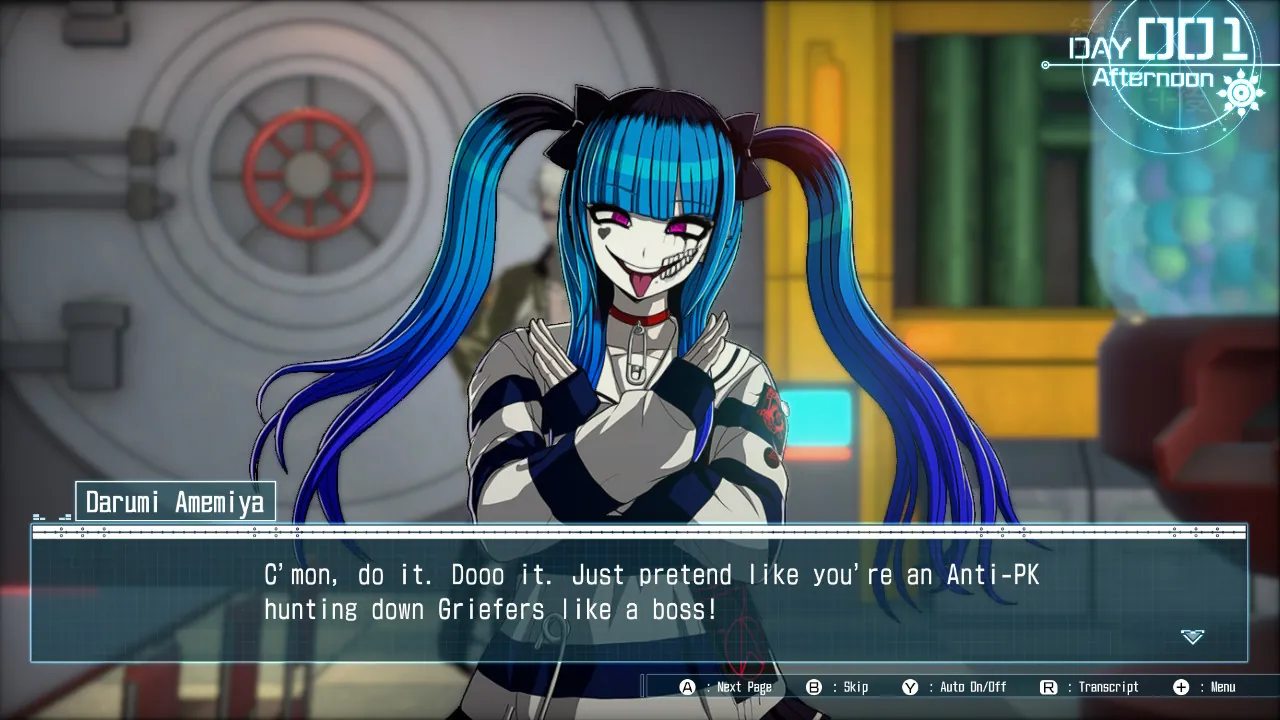Advance to the Next Page of text
The image size is (1280, 720).
pyautogui.click(x=738, y=687)
